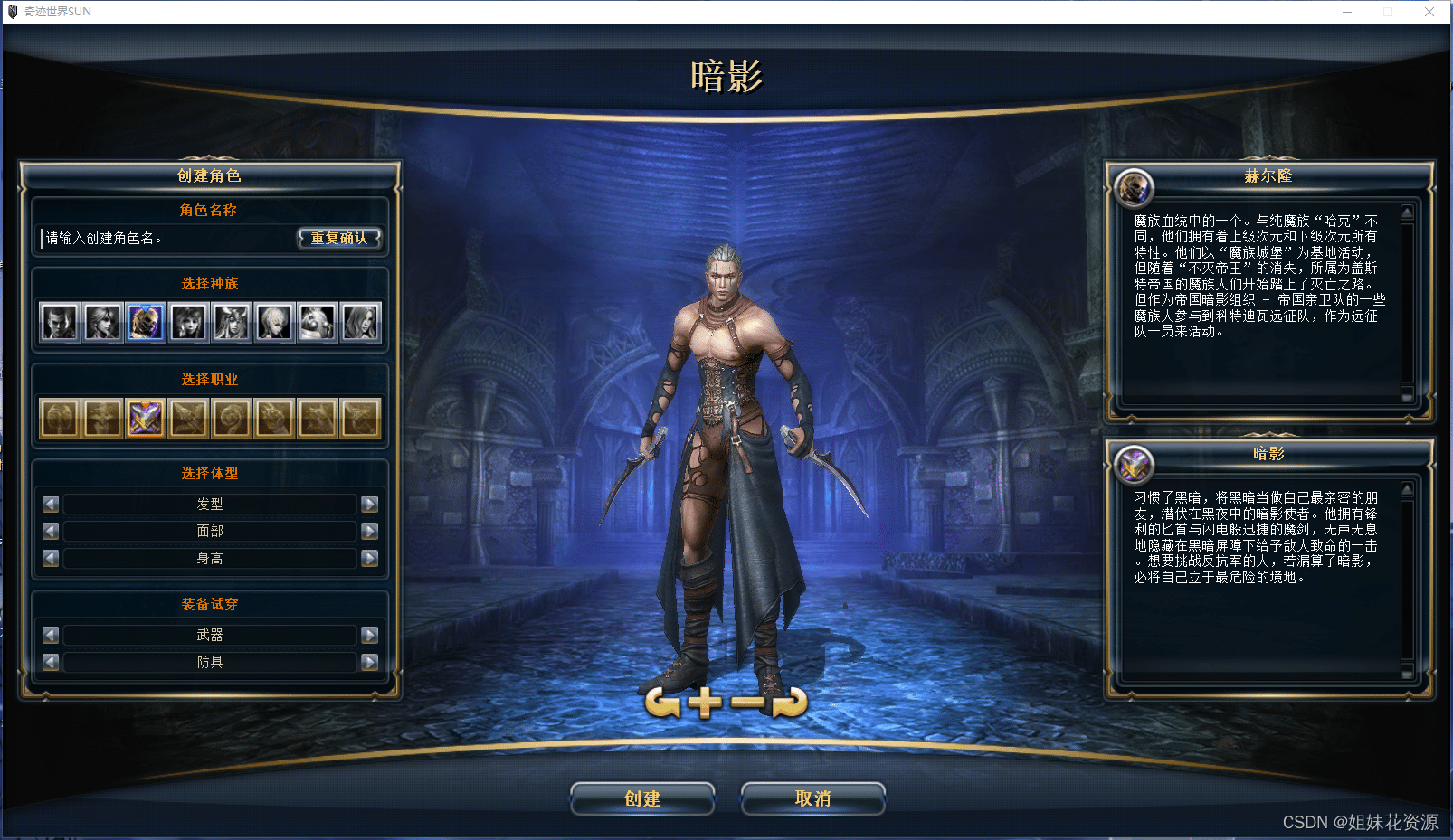Select the next 发型 hairstyle arrow
The height and width of the screenshot is (840, 1453).
tap(369, 504)
